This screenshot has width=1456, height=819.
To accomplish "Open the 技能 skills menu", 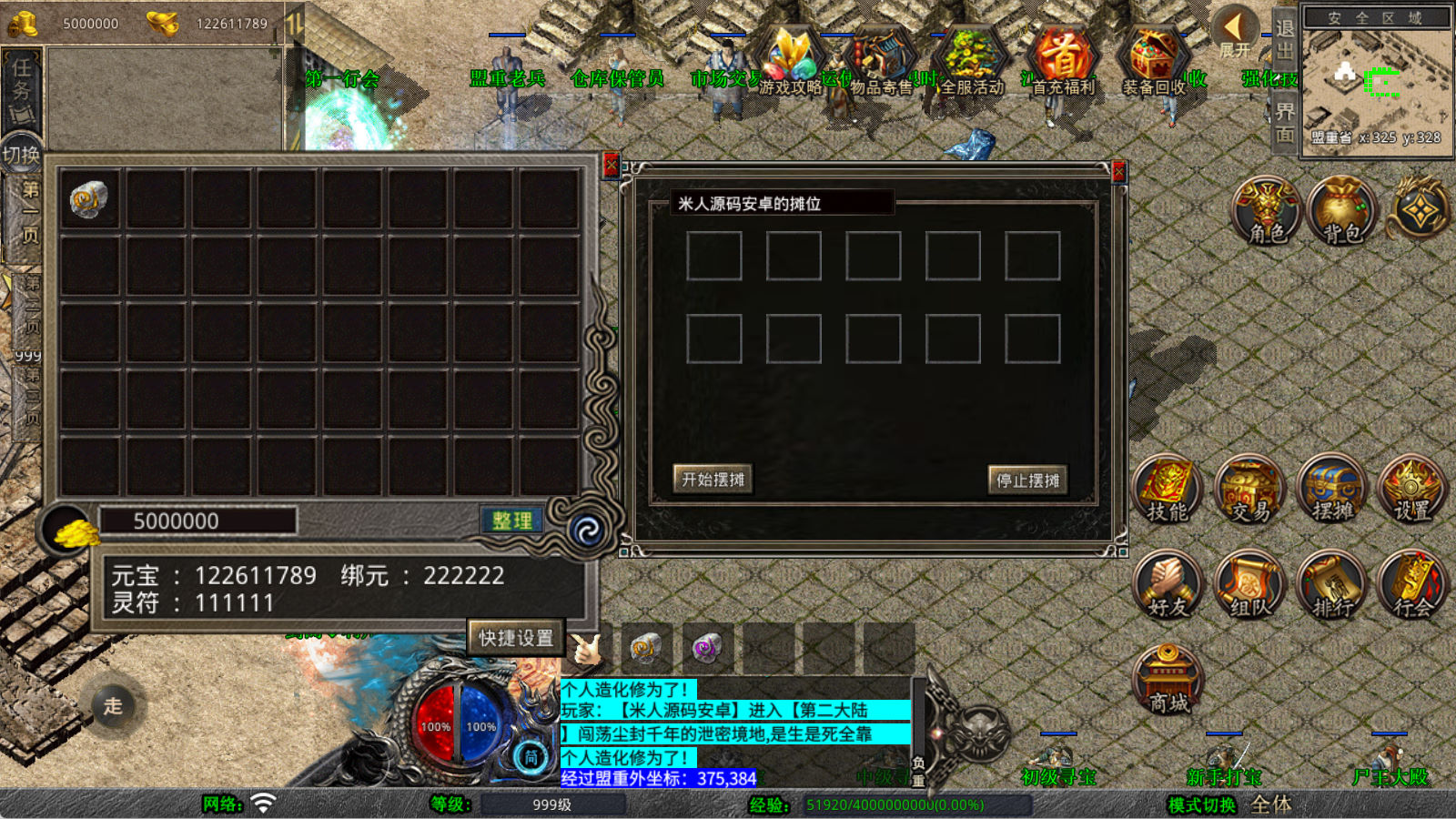I will click(x=1167, y=490).
